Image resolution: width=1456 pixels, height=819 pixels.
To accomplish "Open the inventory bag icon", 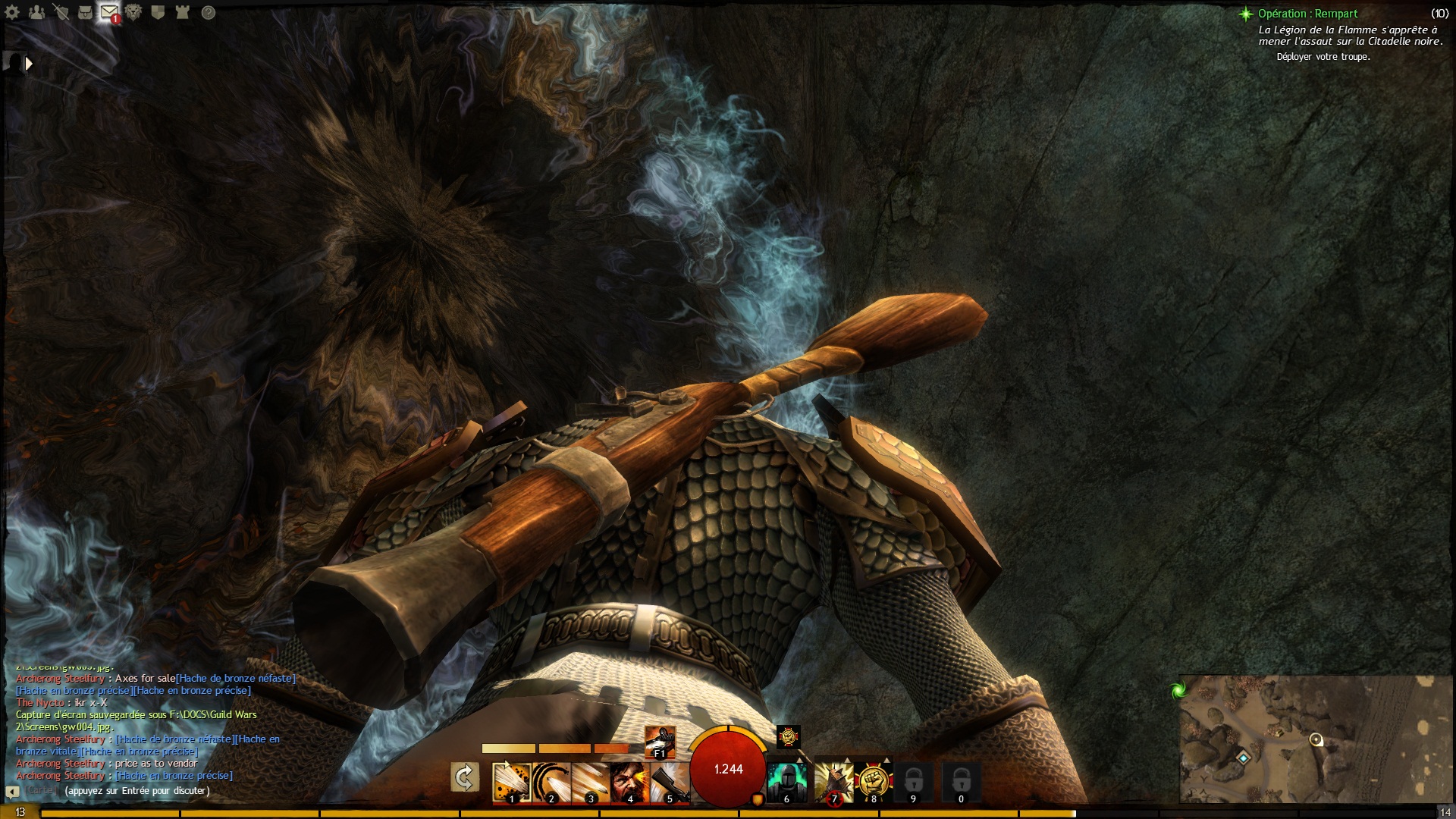I will point(85,12).
